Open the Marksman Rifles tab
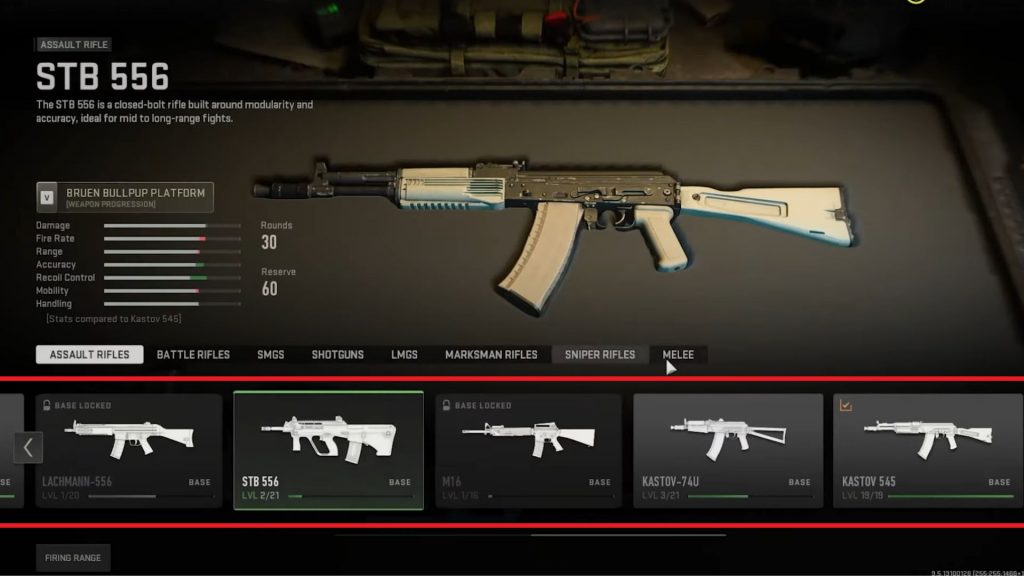The image size is (1024, 576). click(491, 355)
